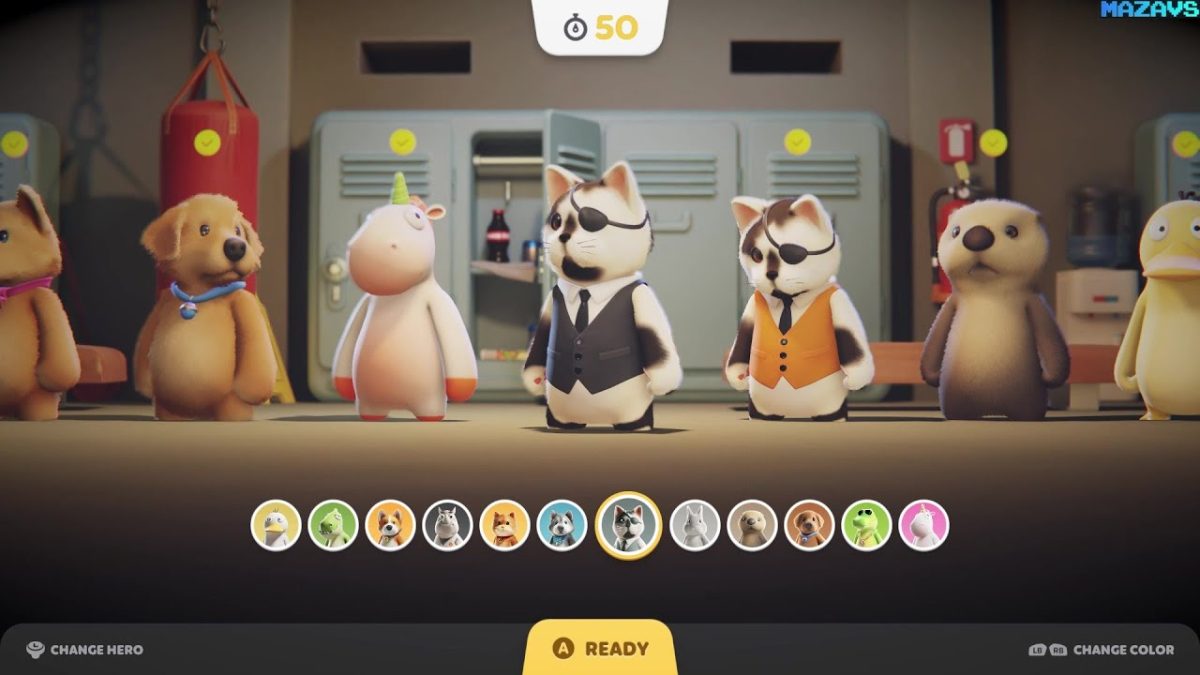Screen dimensions: 1200x675
Task: Choose the green dinosaur hero portrait
Action: pyautogui.click(x=333, y=525)
